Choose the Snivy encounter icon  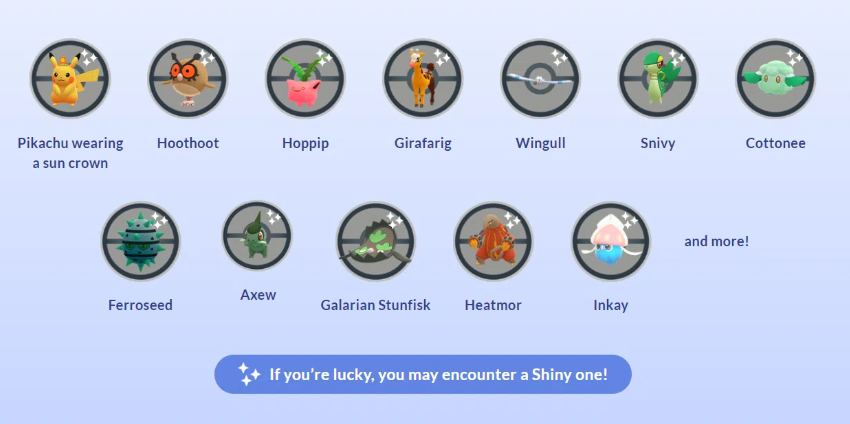coord(658,79)
